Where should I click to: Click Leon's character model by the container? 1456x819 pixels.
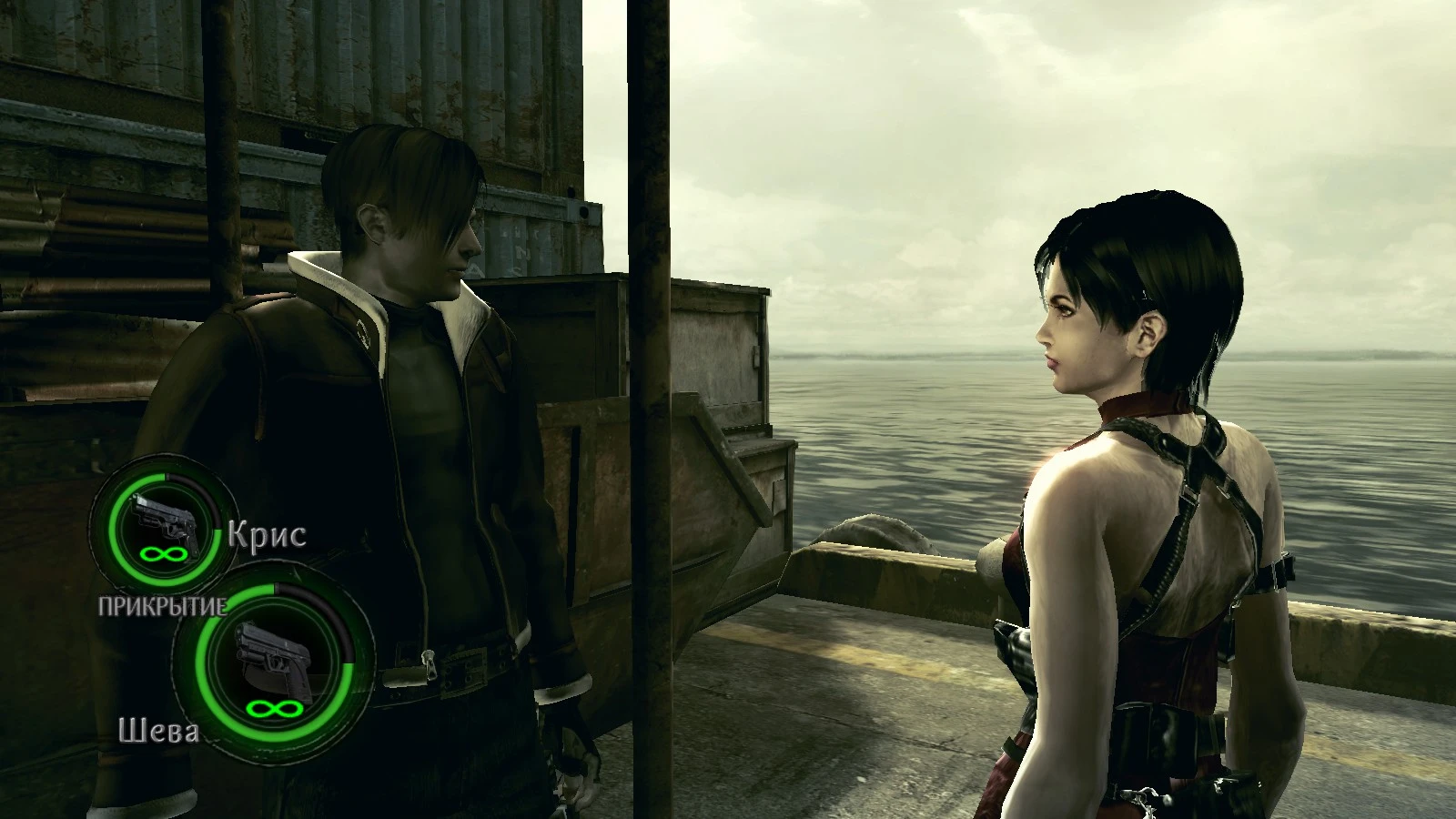pos(409,409)
